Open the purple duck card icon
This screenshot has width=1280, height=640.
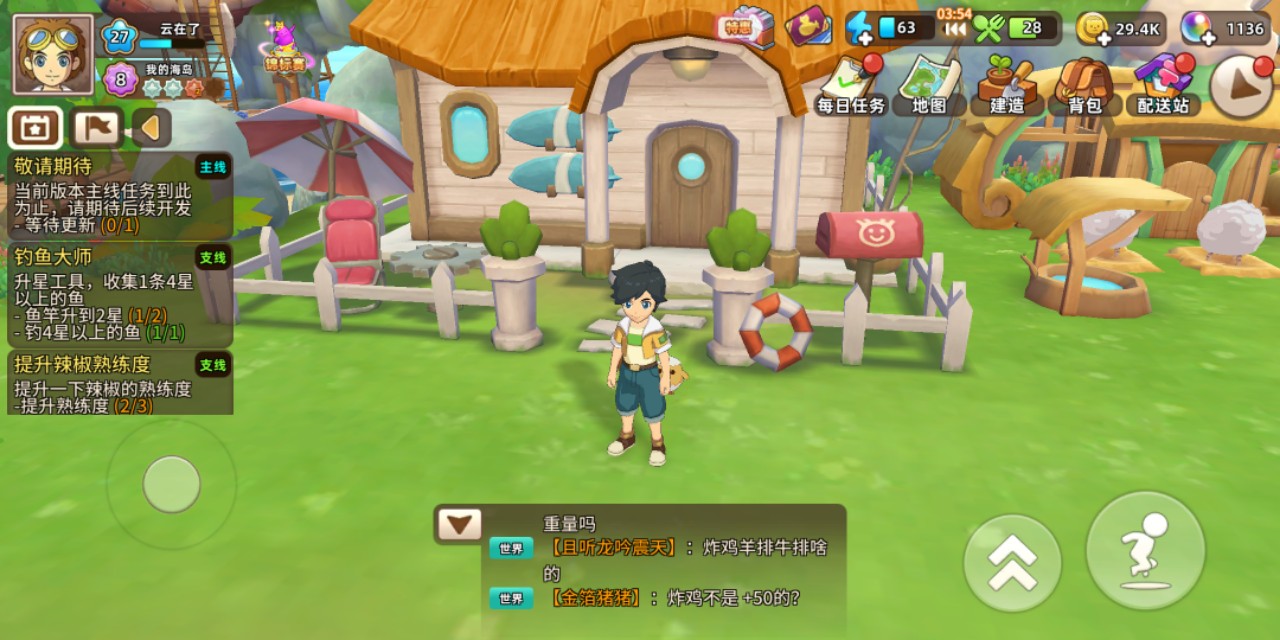[x=809, y=27]
